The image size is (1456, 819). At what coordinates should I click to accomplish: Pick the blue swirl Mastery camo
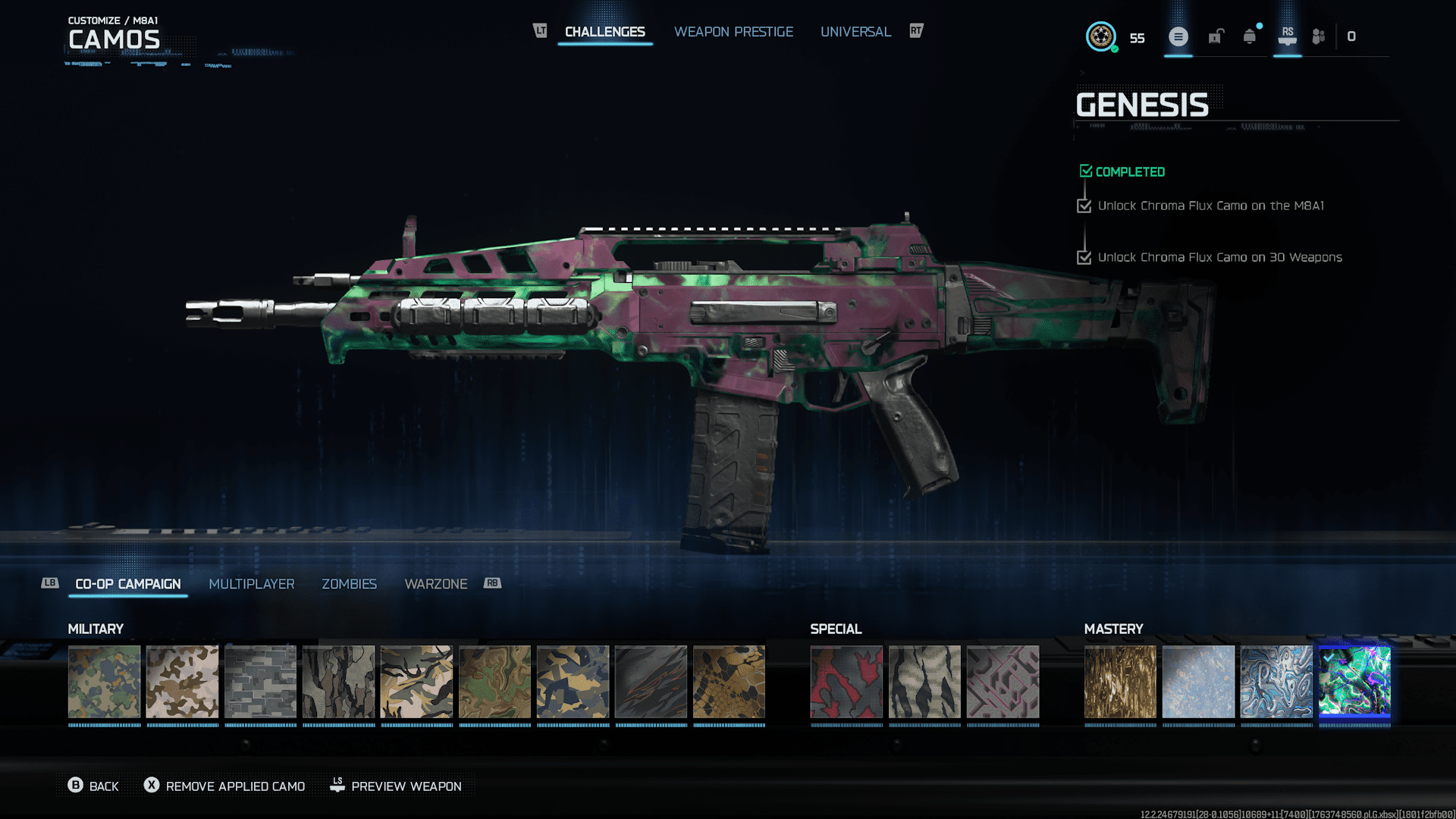pyautogui.click(x=1276, y=682)
